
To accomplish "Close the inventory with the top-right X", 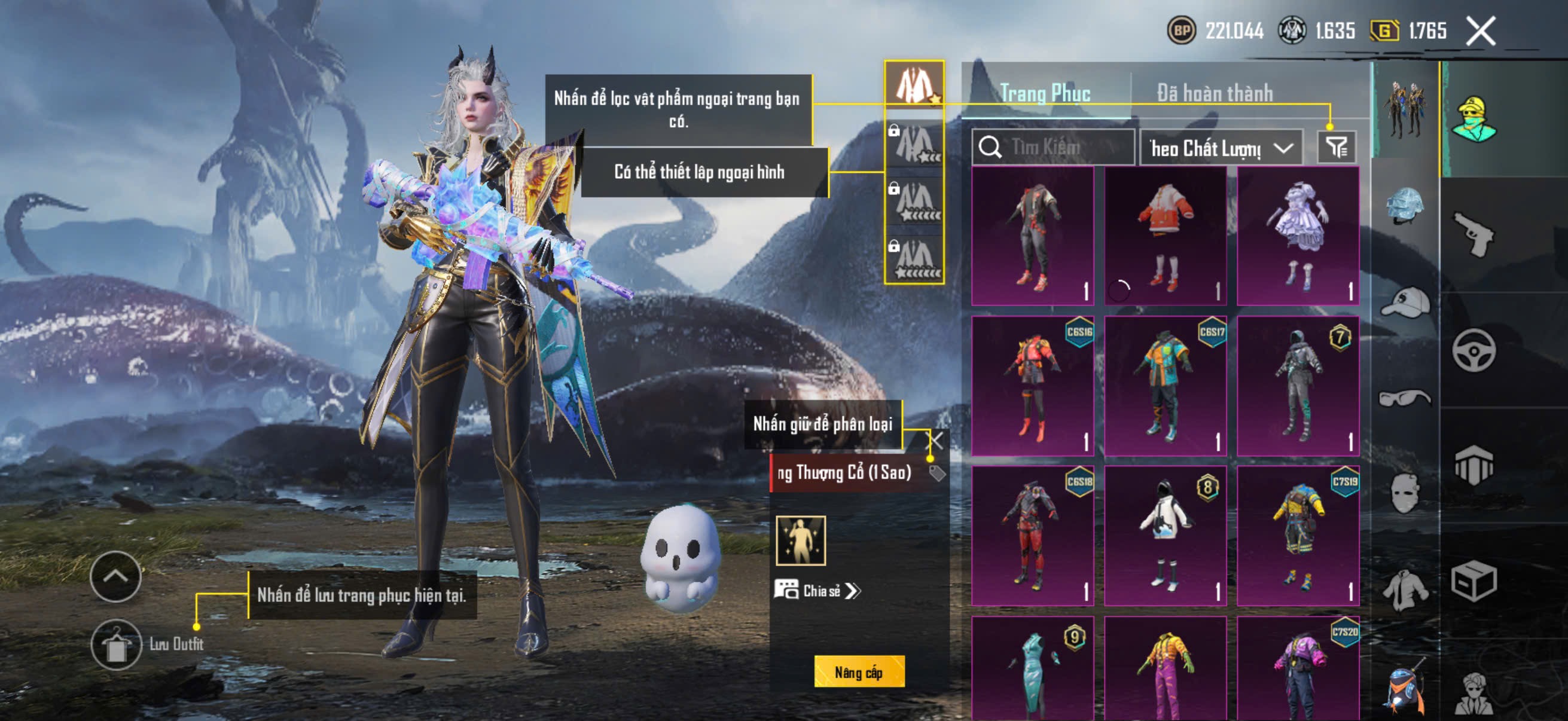I will [x=1480, y=31].
